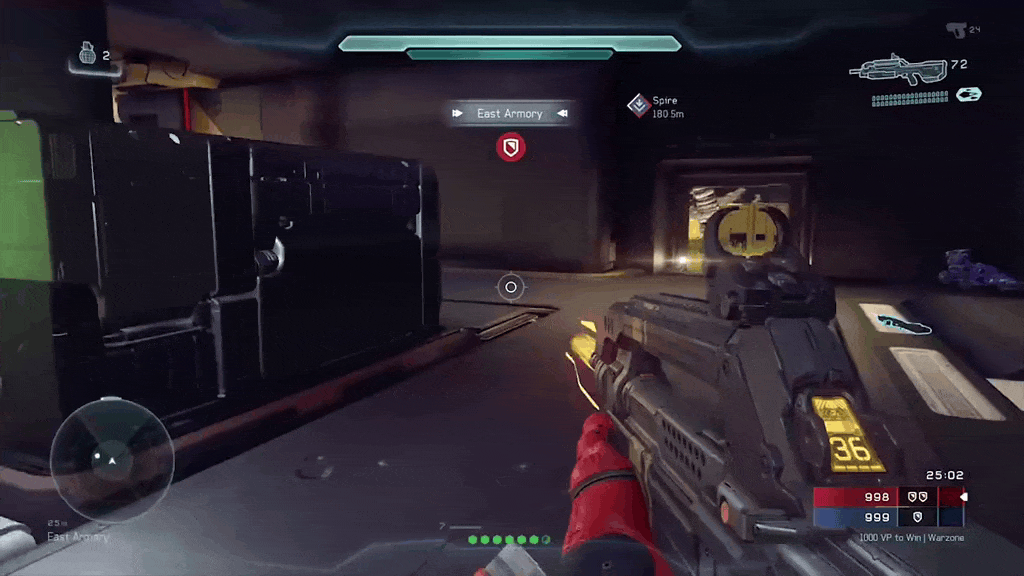Click the East Armory location banner
This screenshot has width=1024, height=576.
point(510,114)
